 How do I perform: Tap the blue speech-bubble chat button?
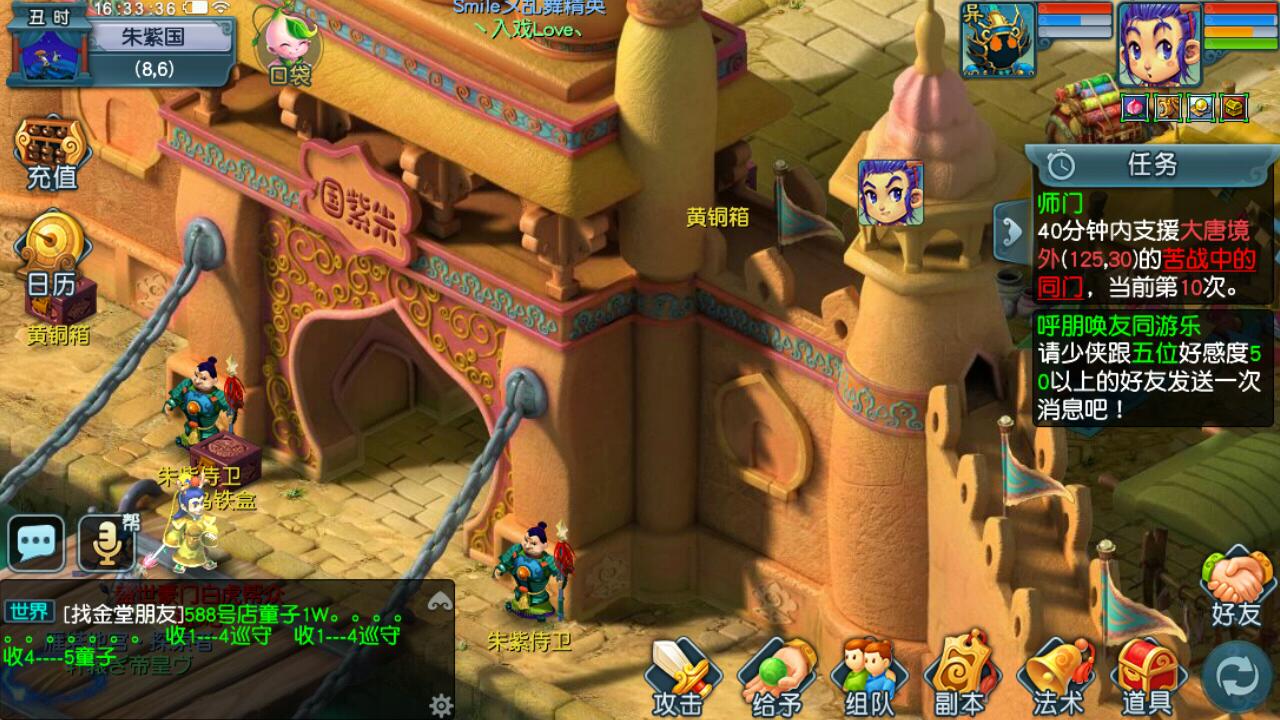(x=36, y=543)
